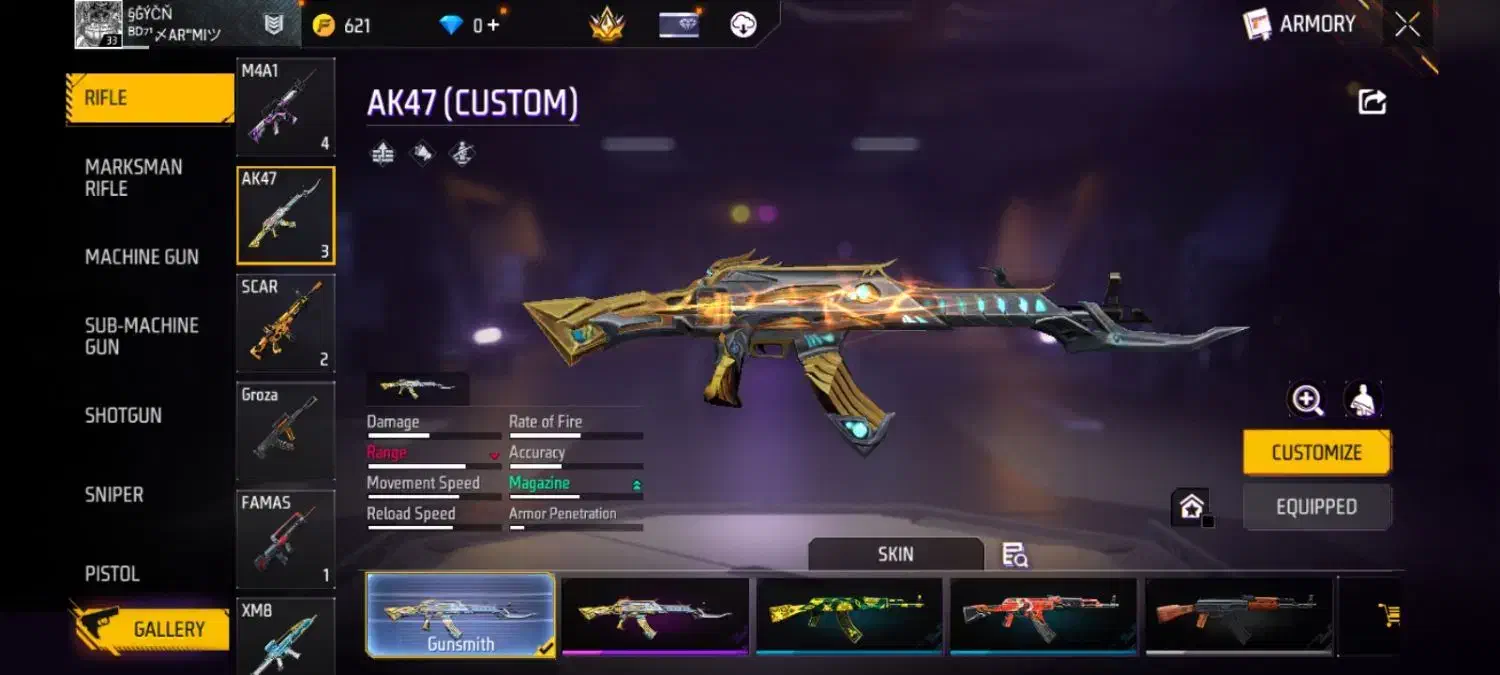Select the Gunsmith skin tile
Viewport: 1500px width, 675px height.
pyautogui.click(x=460, y=615)
